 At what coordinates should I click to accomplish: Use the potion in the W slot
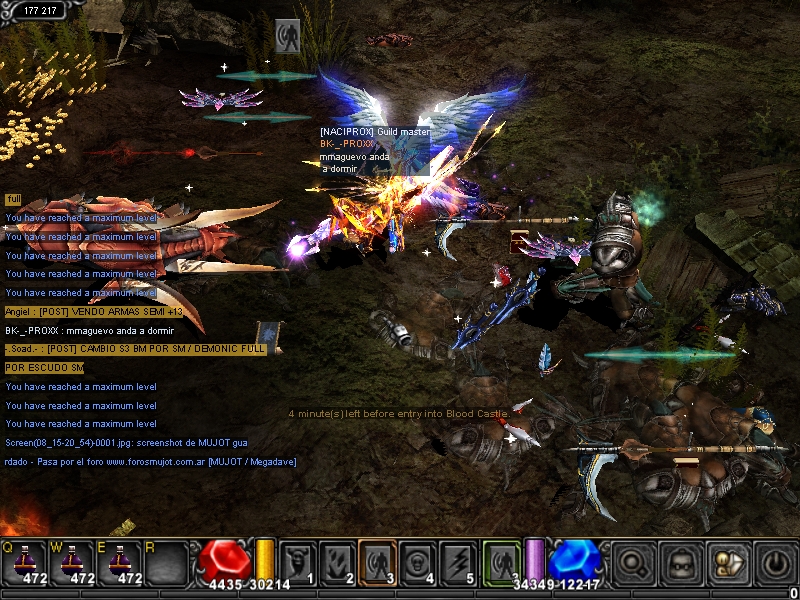[x=70, y=562]
